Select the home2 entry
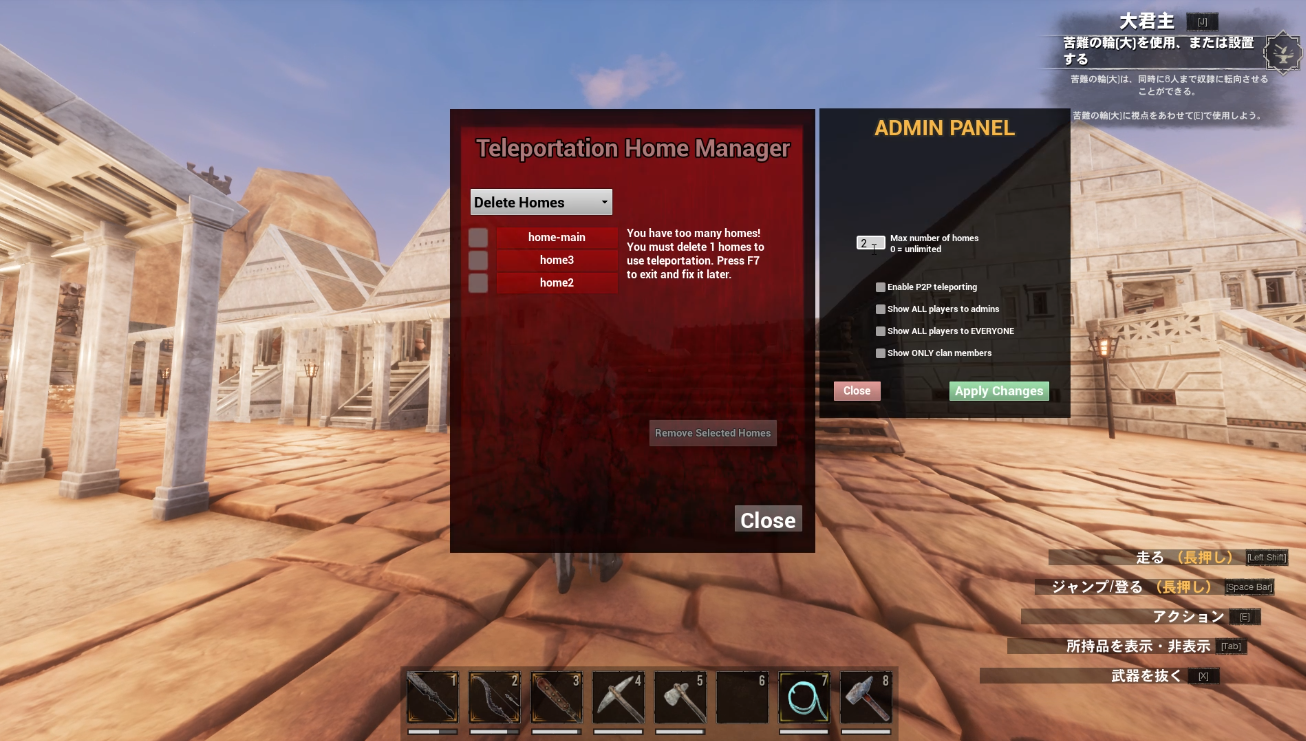 click(x=556, y=283)
